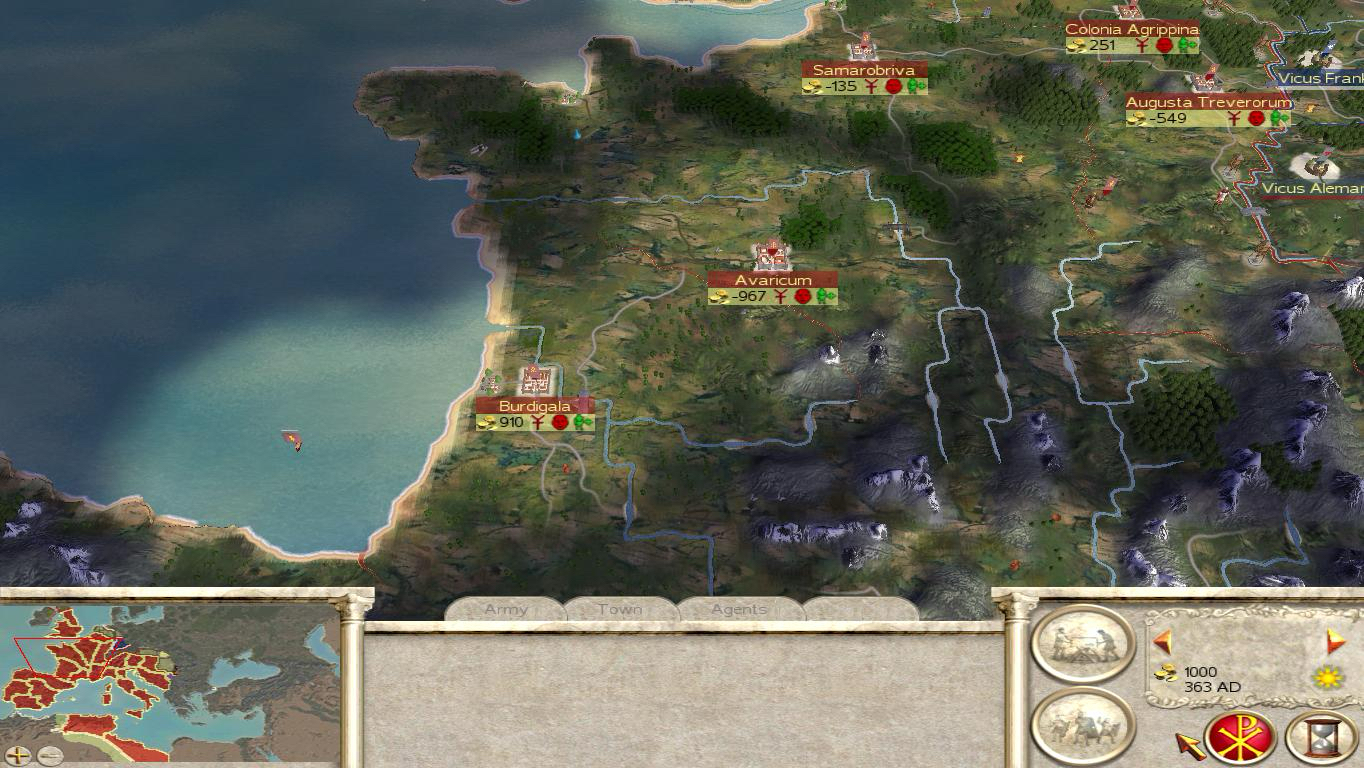Viewport: 1364px width, 768px height.
Task: Zoom out the minimap with minus button
Action: click(x=49, y=755)
